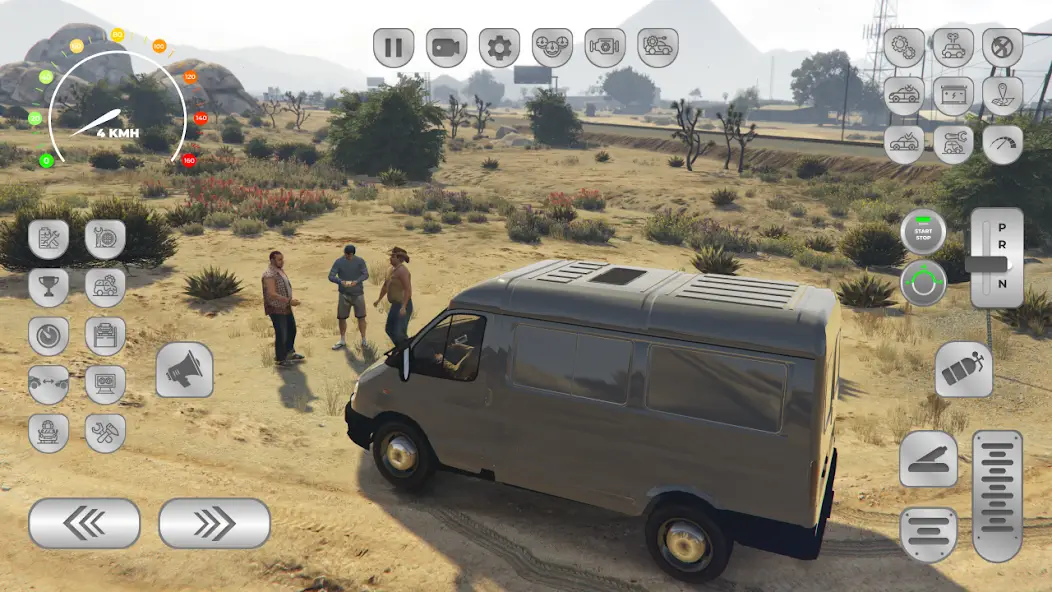Toggle the engine START STOP button
The width and height of the screenshot is (1052, 592).
(923, 231)
